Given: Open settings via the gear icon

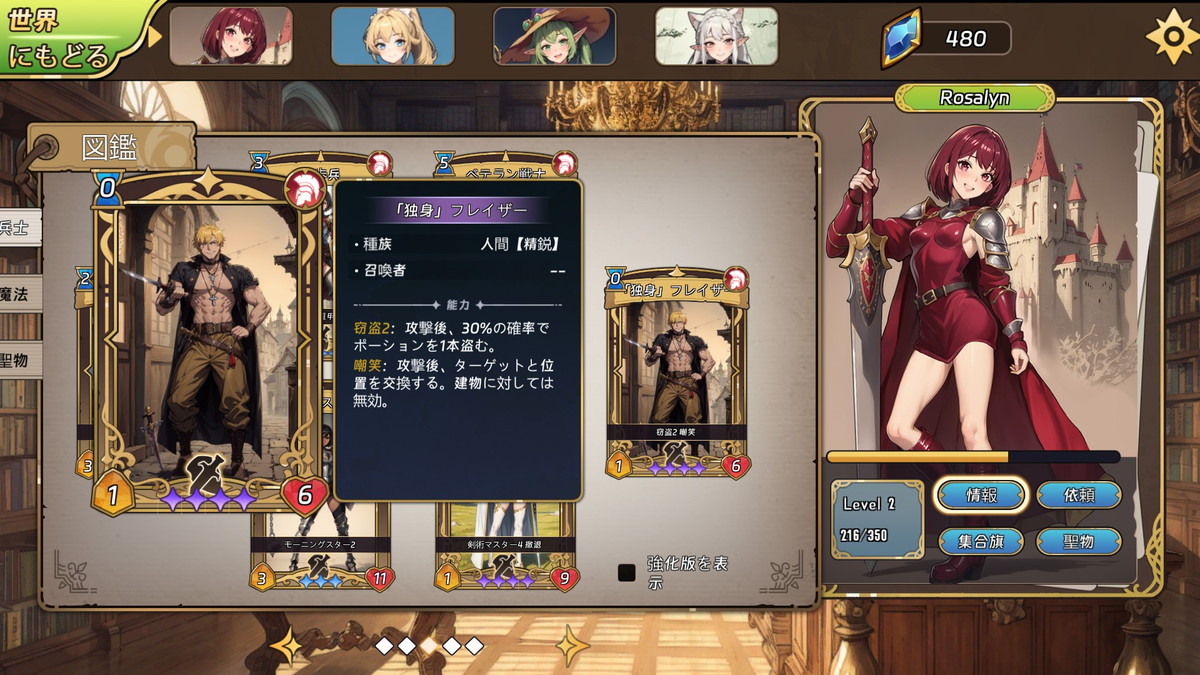Looking at the screenshot, I should click(x=1170, y=37).
